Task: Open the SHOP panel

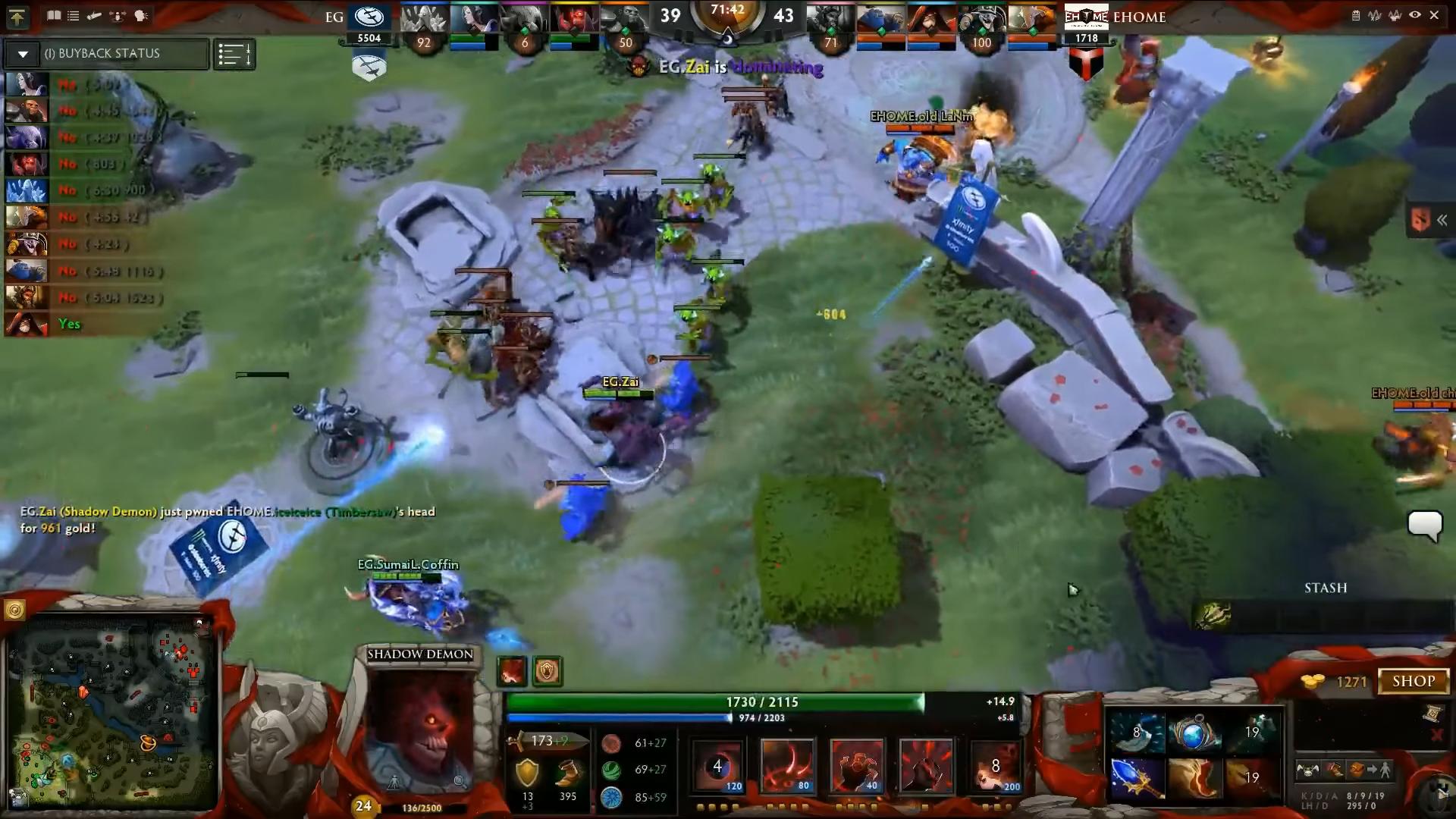Action: click(1414, 681)
